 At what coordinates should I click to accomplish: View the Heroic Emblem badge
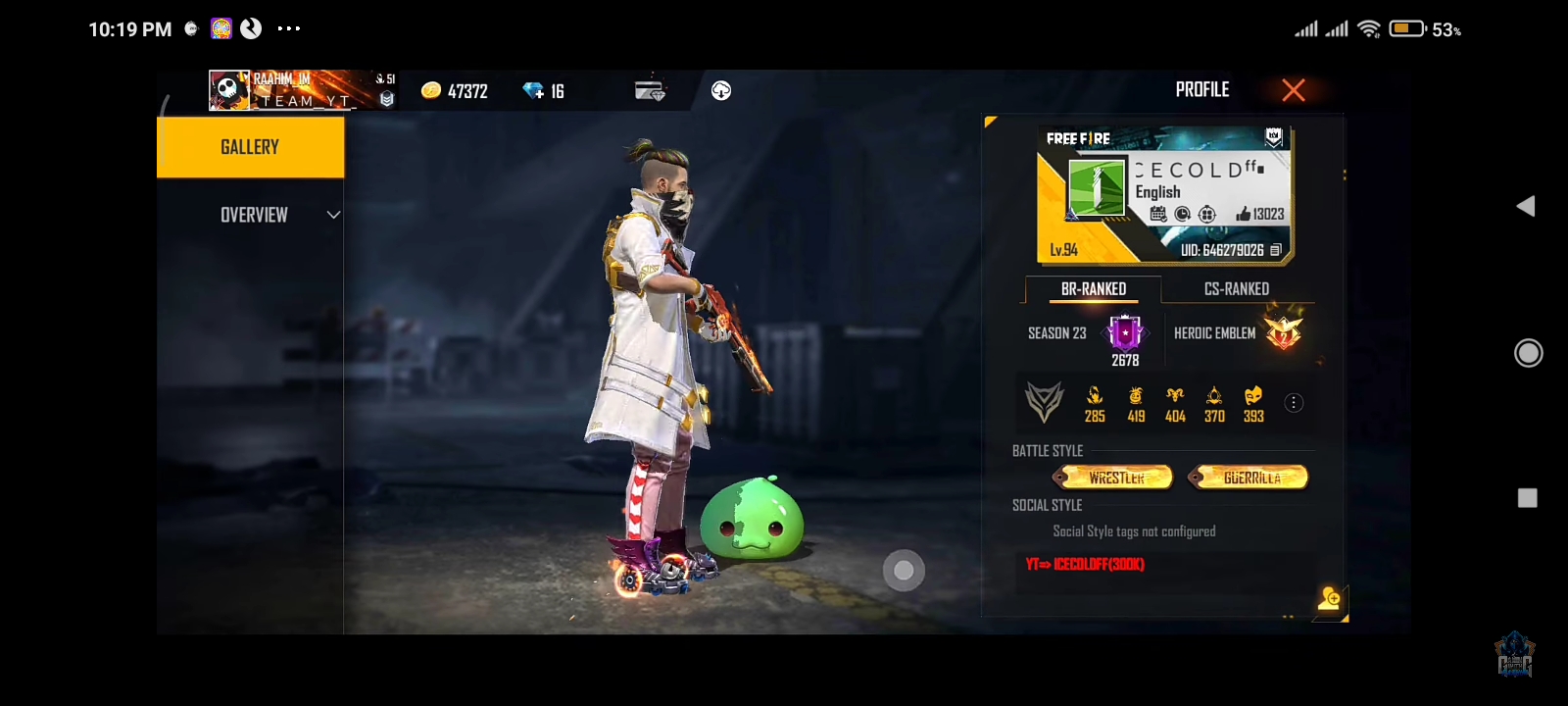click(x=1283, y=332)
